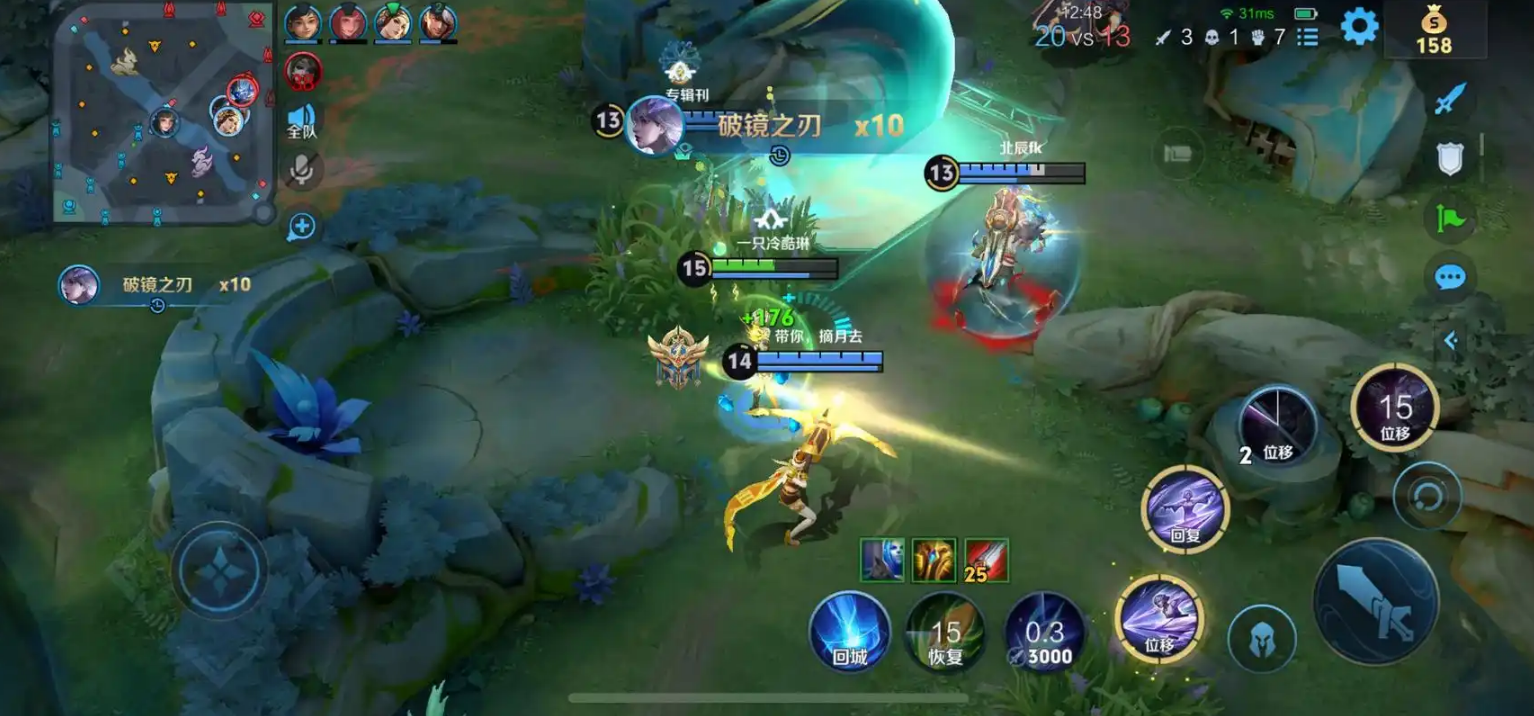
Task: Send the sword attack signal
Action: pos(1450,99)
